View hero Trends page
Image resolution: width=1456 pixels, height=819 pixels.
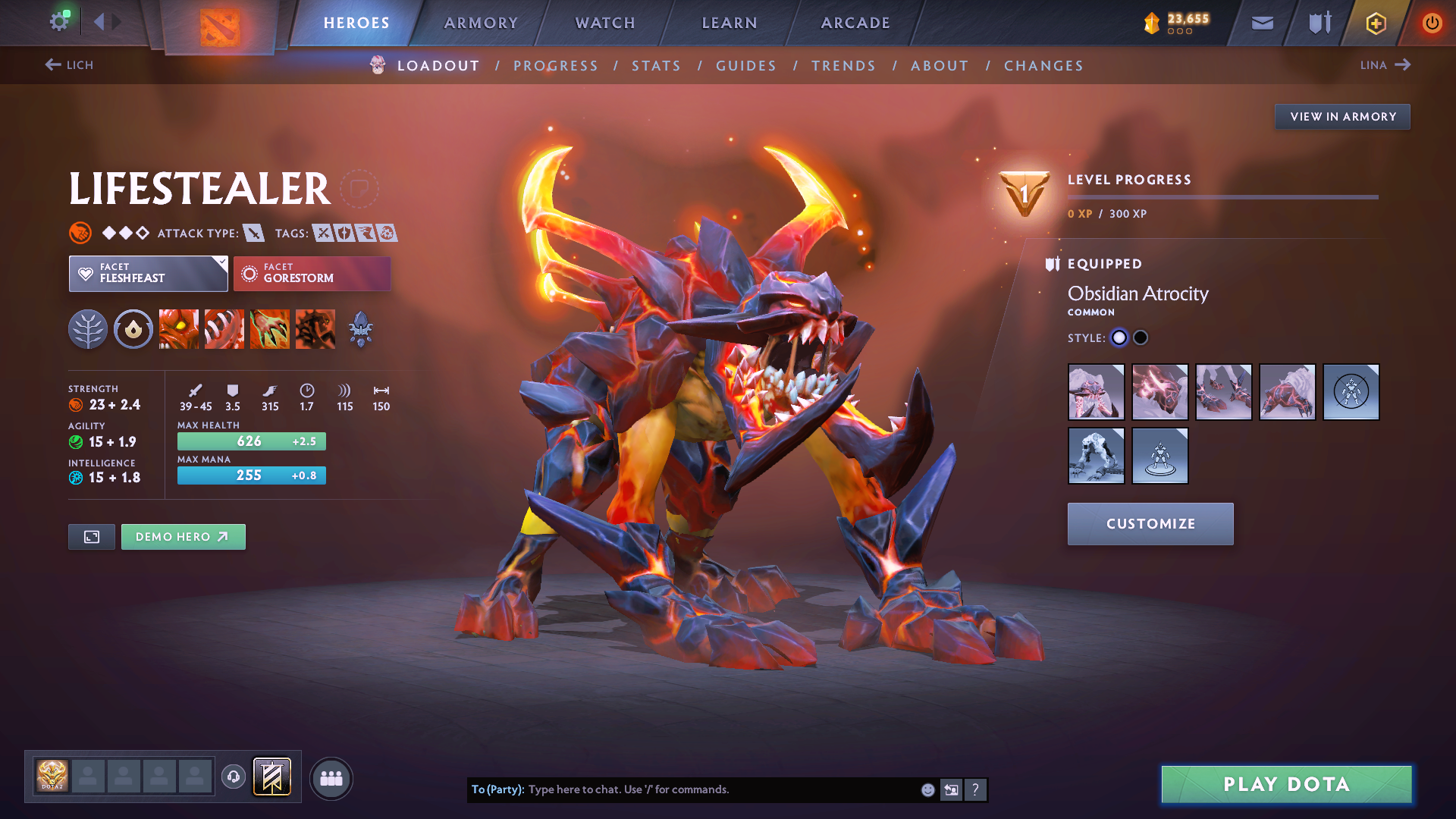(843, 66)
